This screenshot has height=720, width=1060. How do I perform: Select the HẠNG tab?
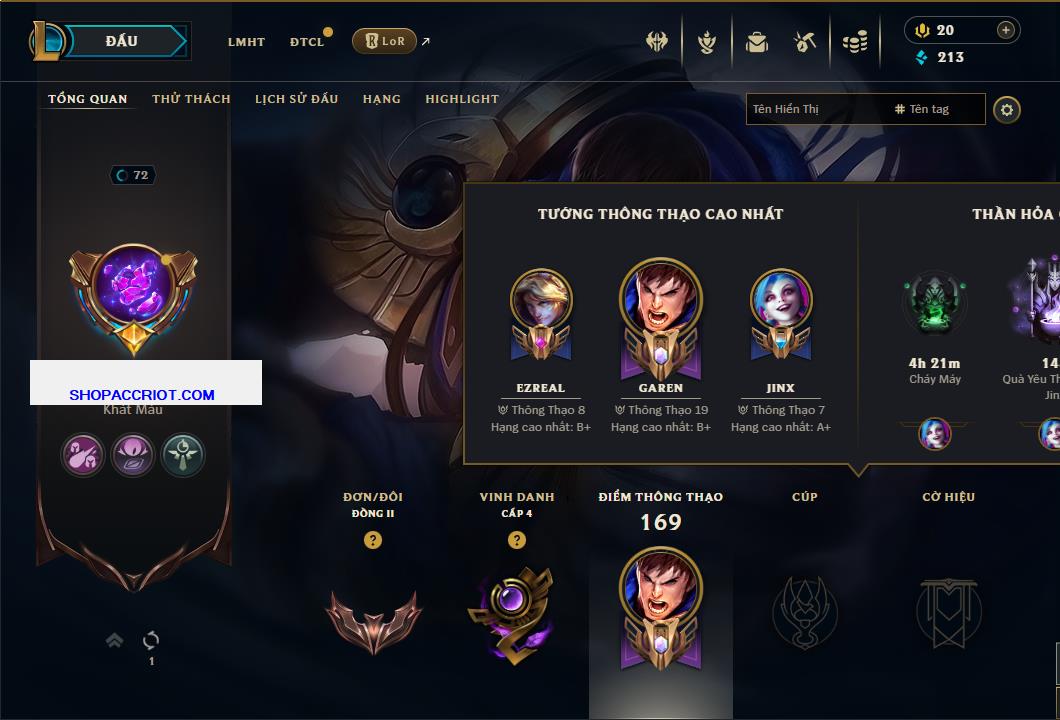pos(382,99)
